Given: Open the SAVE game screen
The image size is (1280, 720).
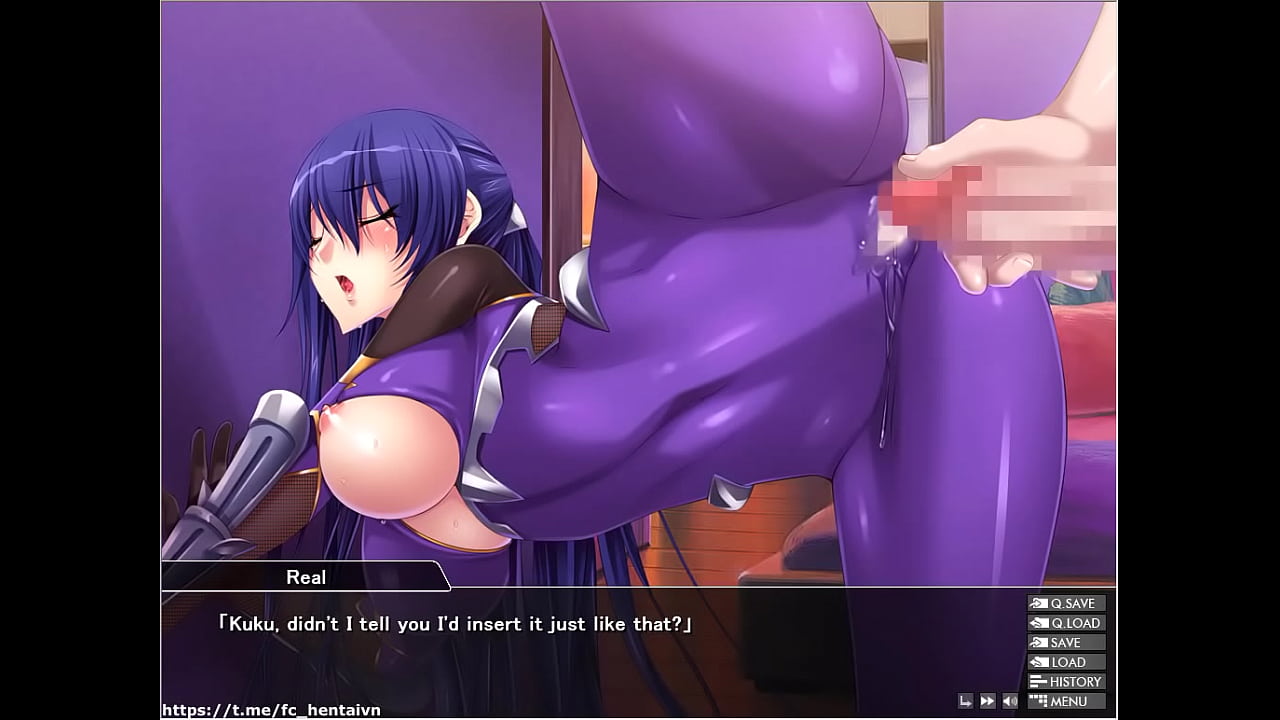Looking at the screenshot, I should [1066, 642].
